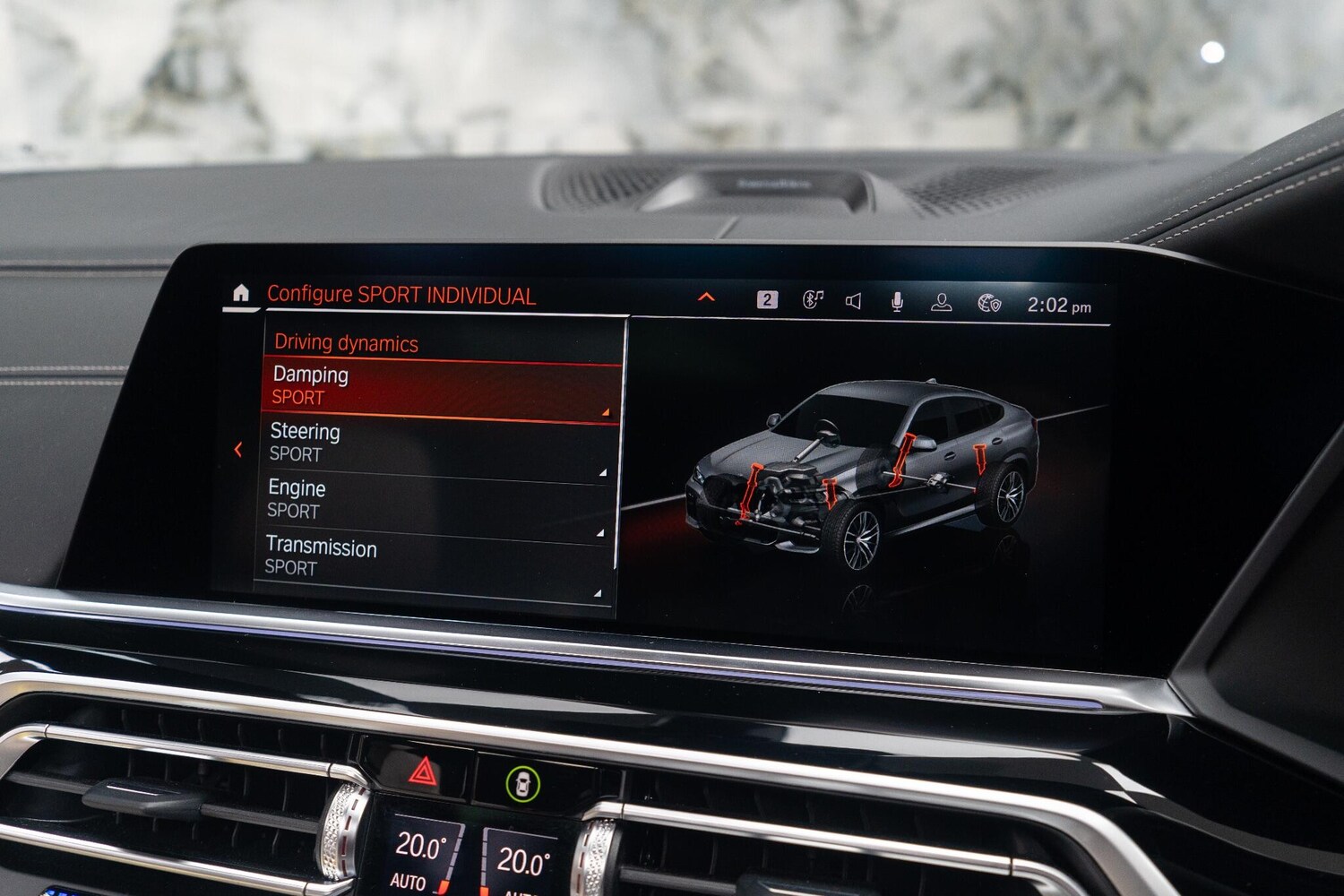Adjust the driver temperature level bar

(452, 858)
